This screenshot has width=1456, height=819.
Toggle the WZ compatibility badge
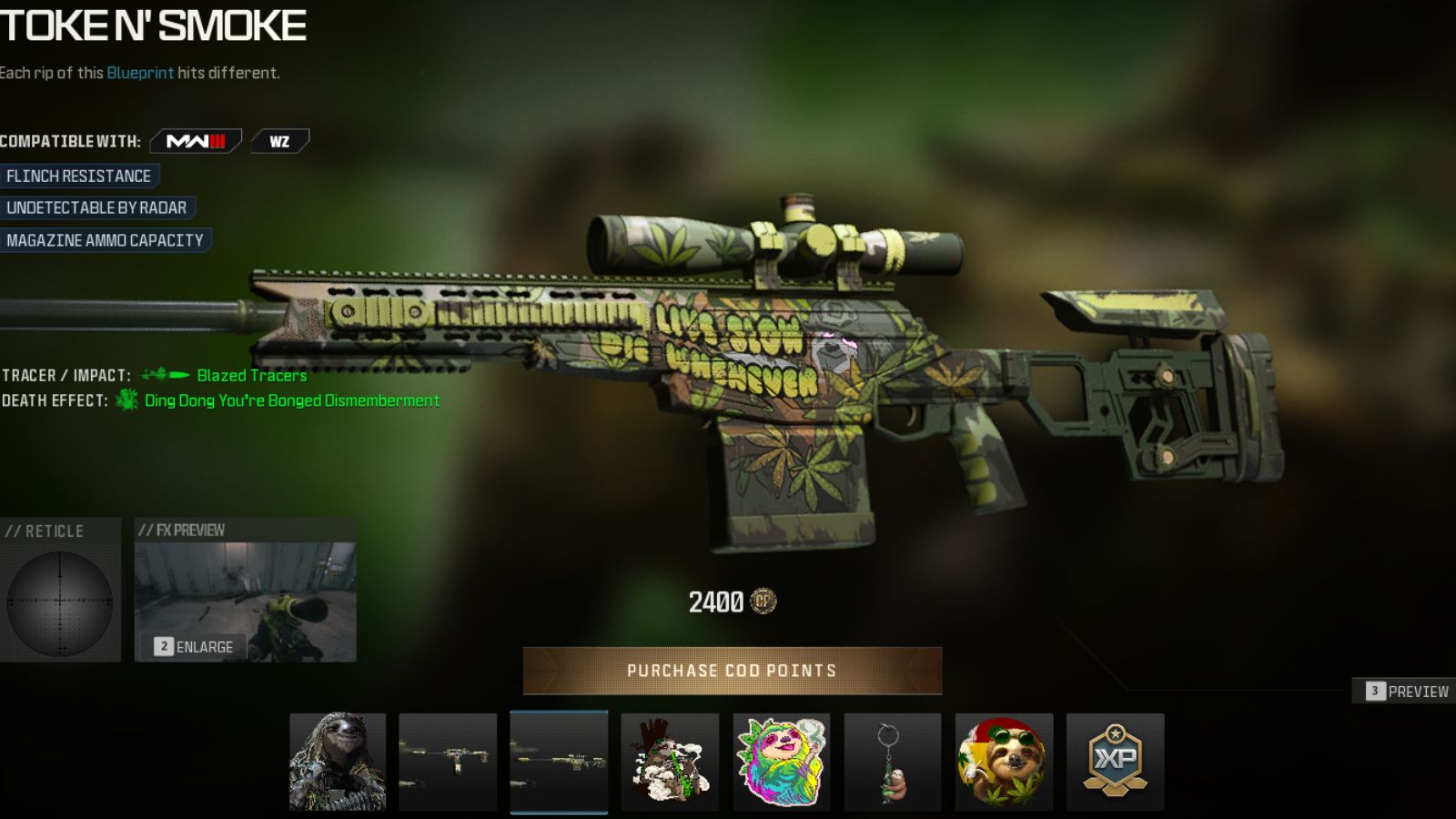[x=279, y=141]
